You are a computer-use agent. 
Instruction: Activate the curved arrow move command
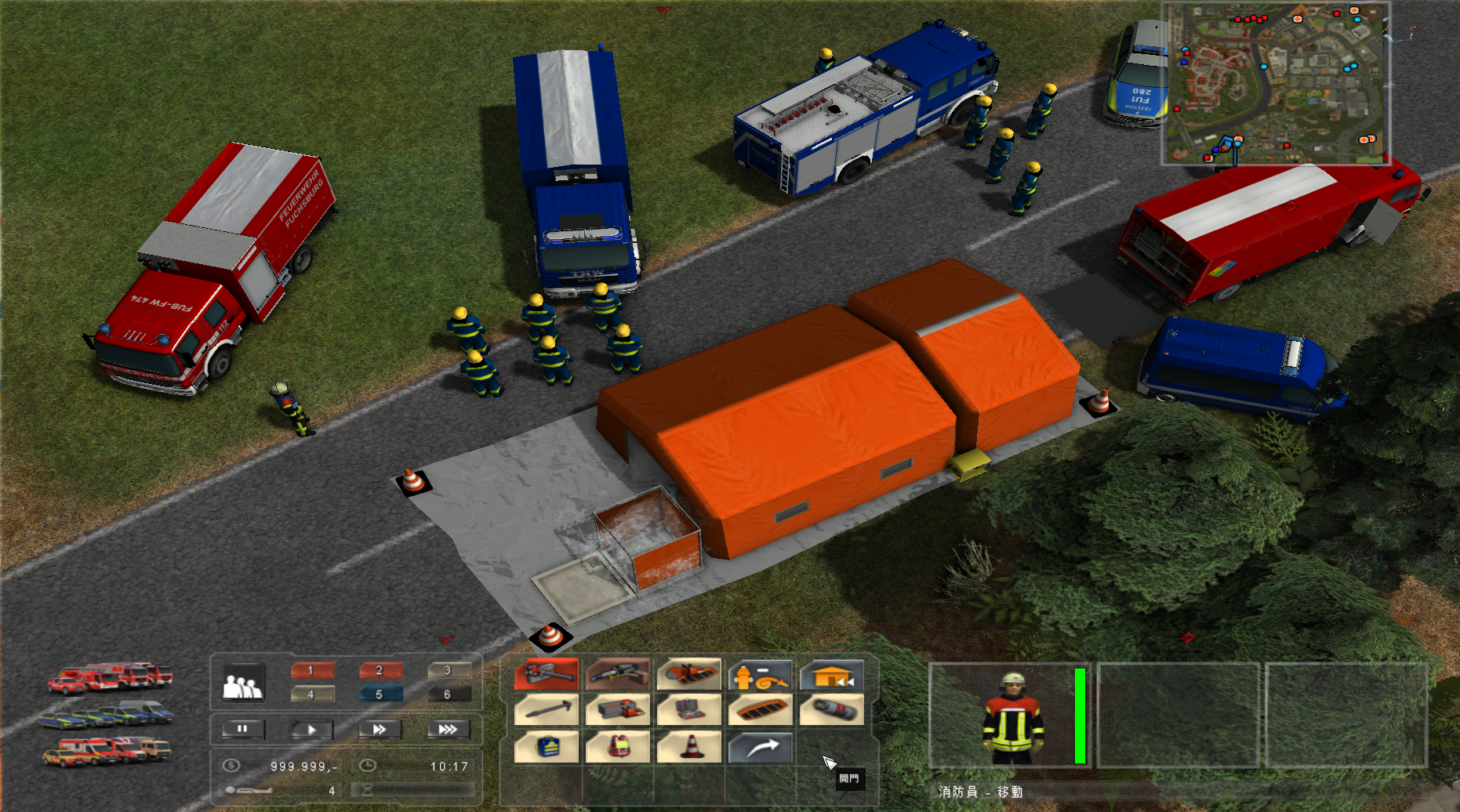pyautogui.click(x=761, y=746)
